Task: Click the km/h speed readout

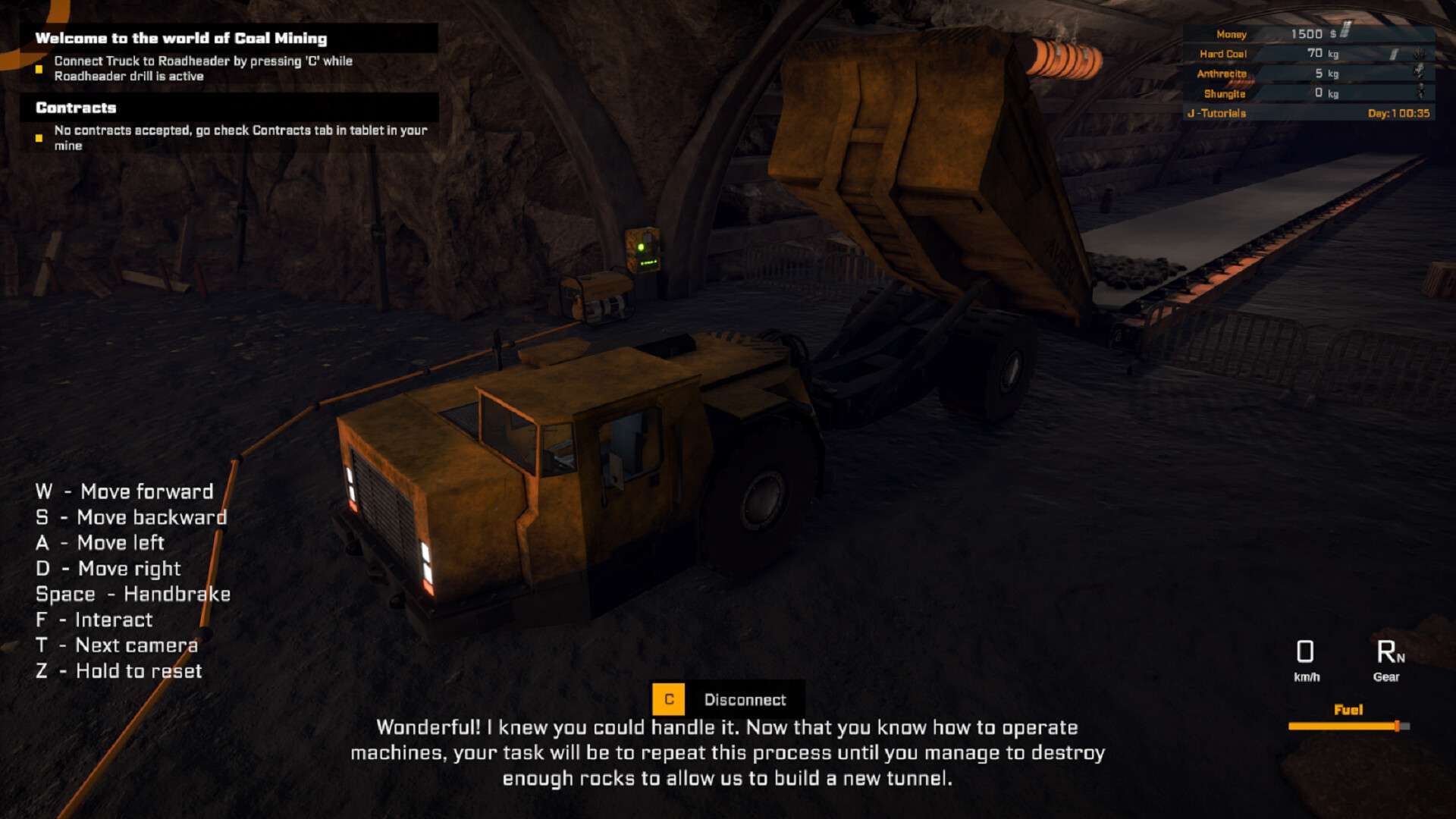Action: pos(1306,660)
